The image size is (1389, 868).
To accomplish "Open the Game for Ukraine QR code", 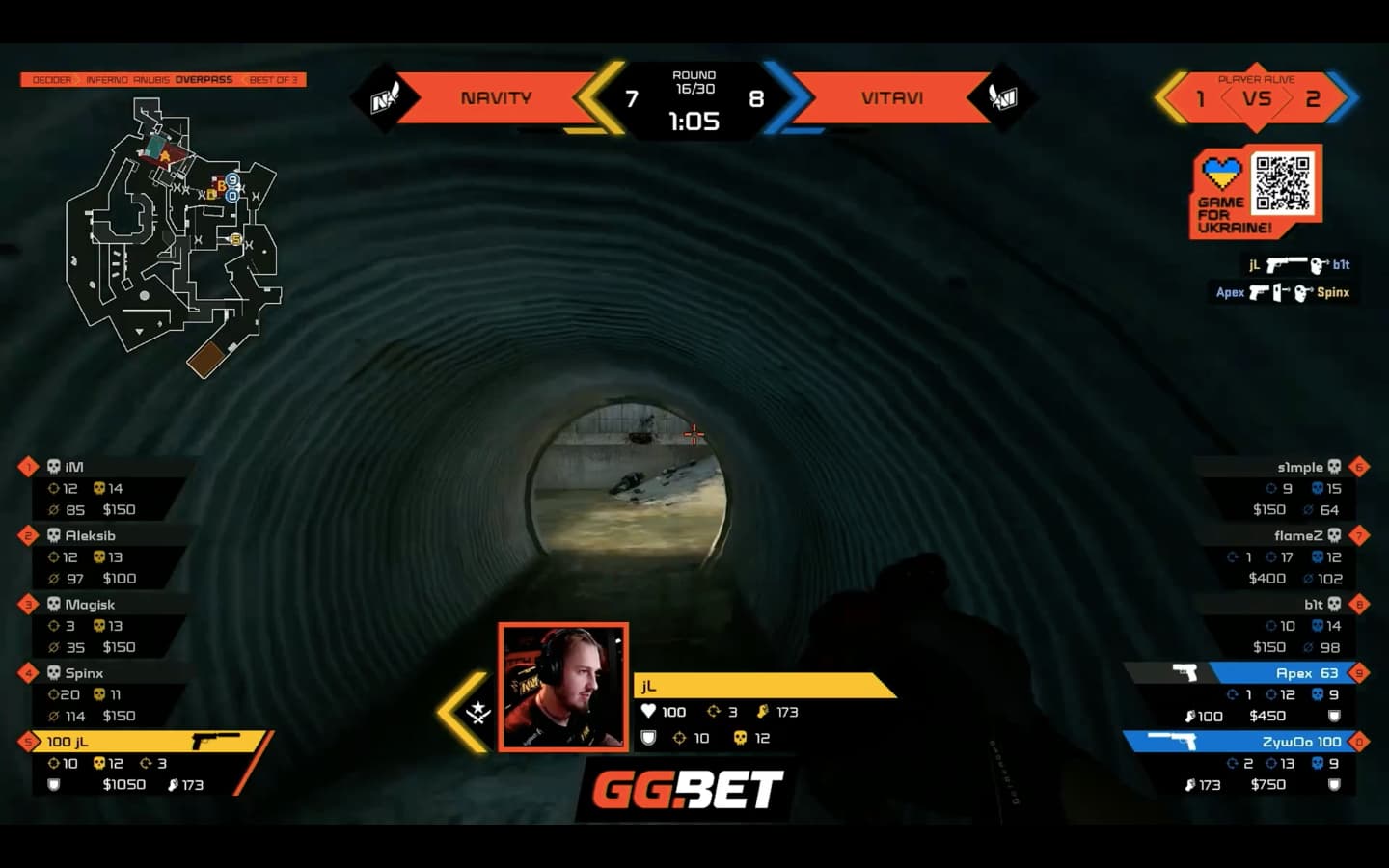I will click(x=1282, y=183).
